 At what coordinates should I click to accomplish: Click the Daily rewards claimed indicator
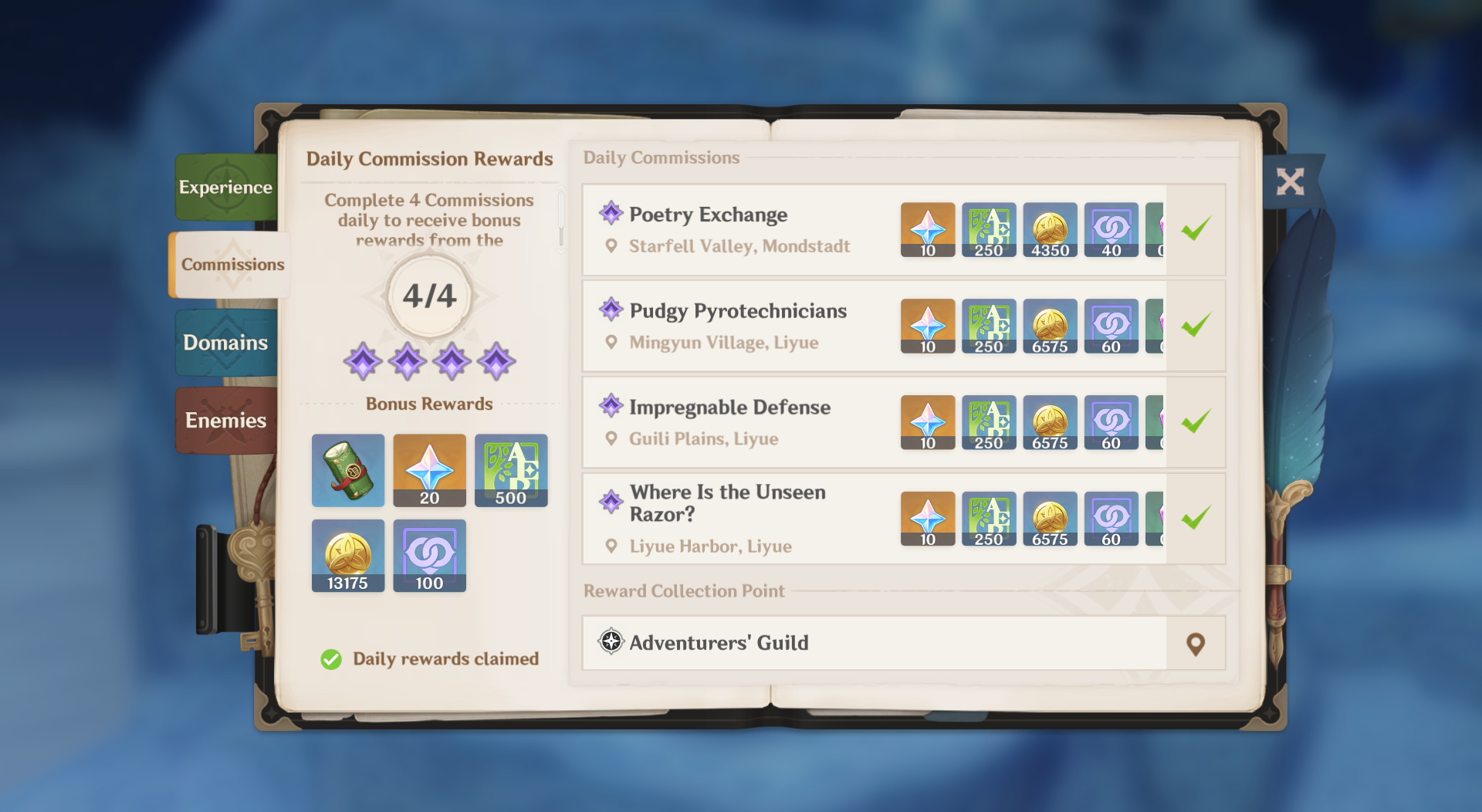coord(429,658)
